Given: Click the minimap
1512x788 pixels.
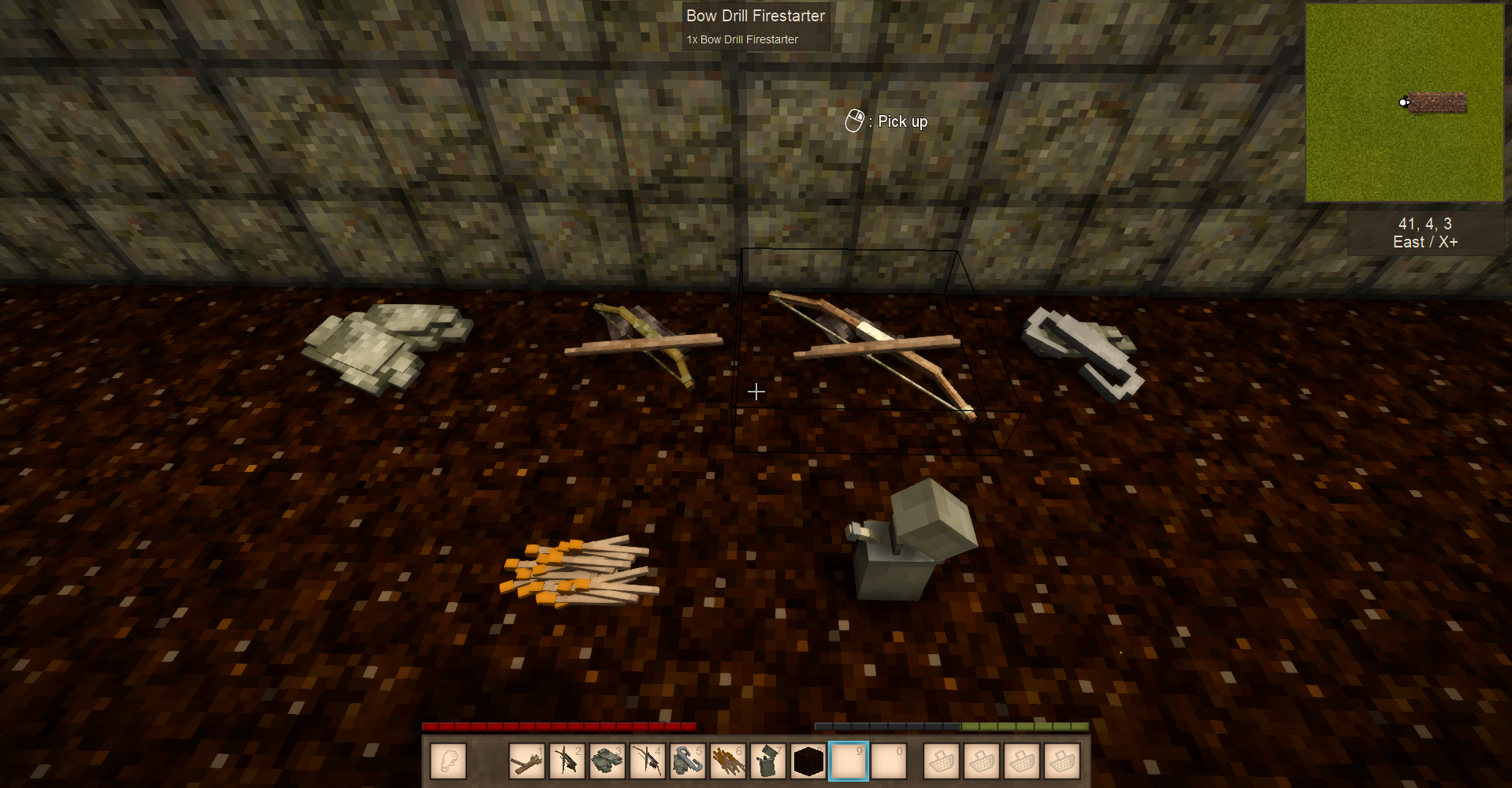Looking at the screenshot, I should point(1404,103).
